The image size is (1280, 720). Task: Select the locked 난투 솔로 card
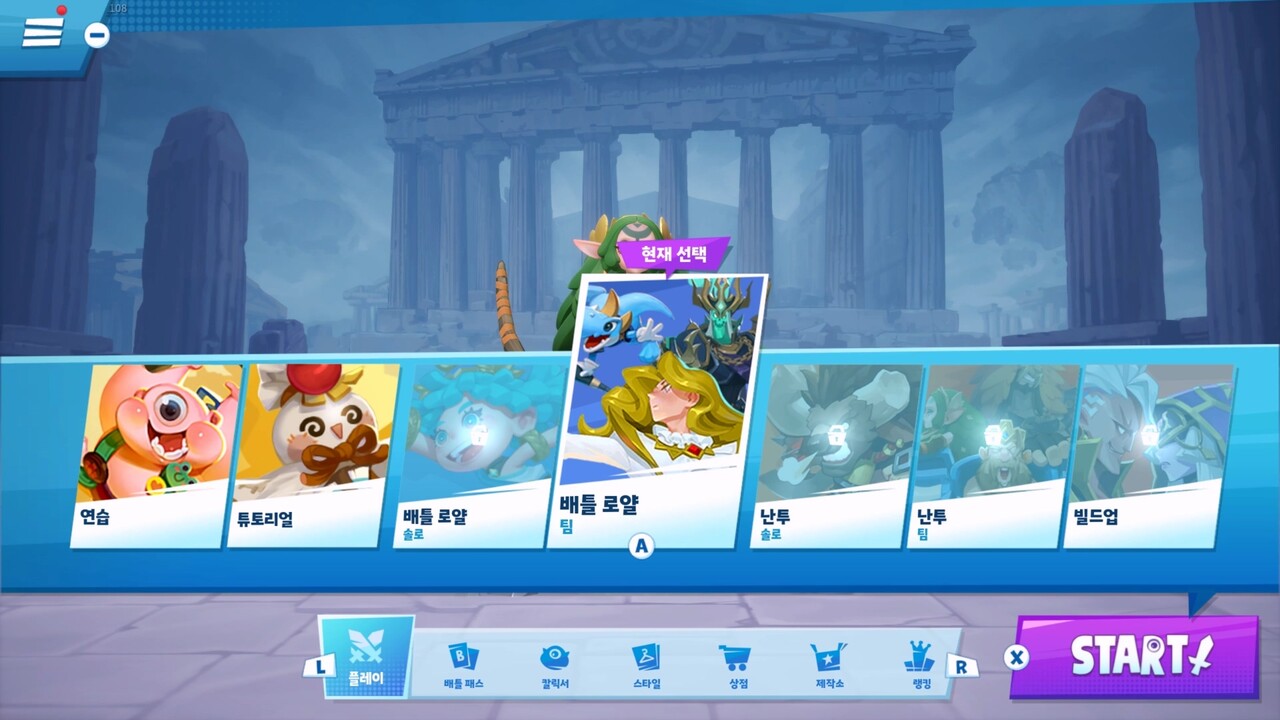835,455
